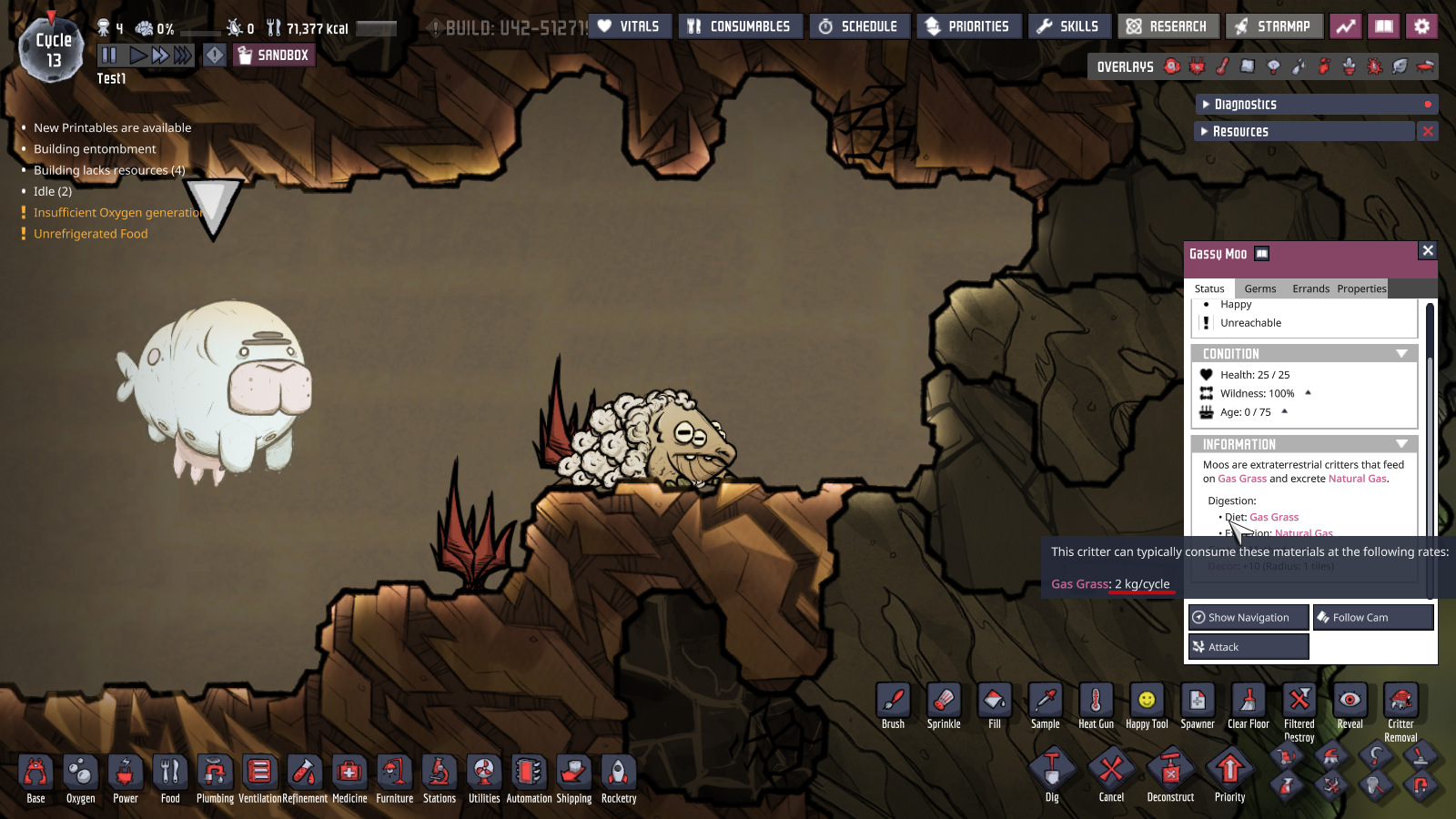Image resolution: width=1456 pixels, height=819 pixels.
Task: Click the Show Navigation button
Action: (x=1249, y=617)
